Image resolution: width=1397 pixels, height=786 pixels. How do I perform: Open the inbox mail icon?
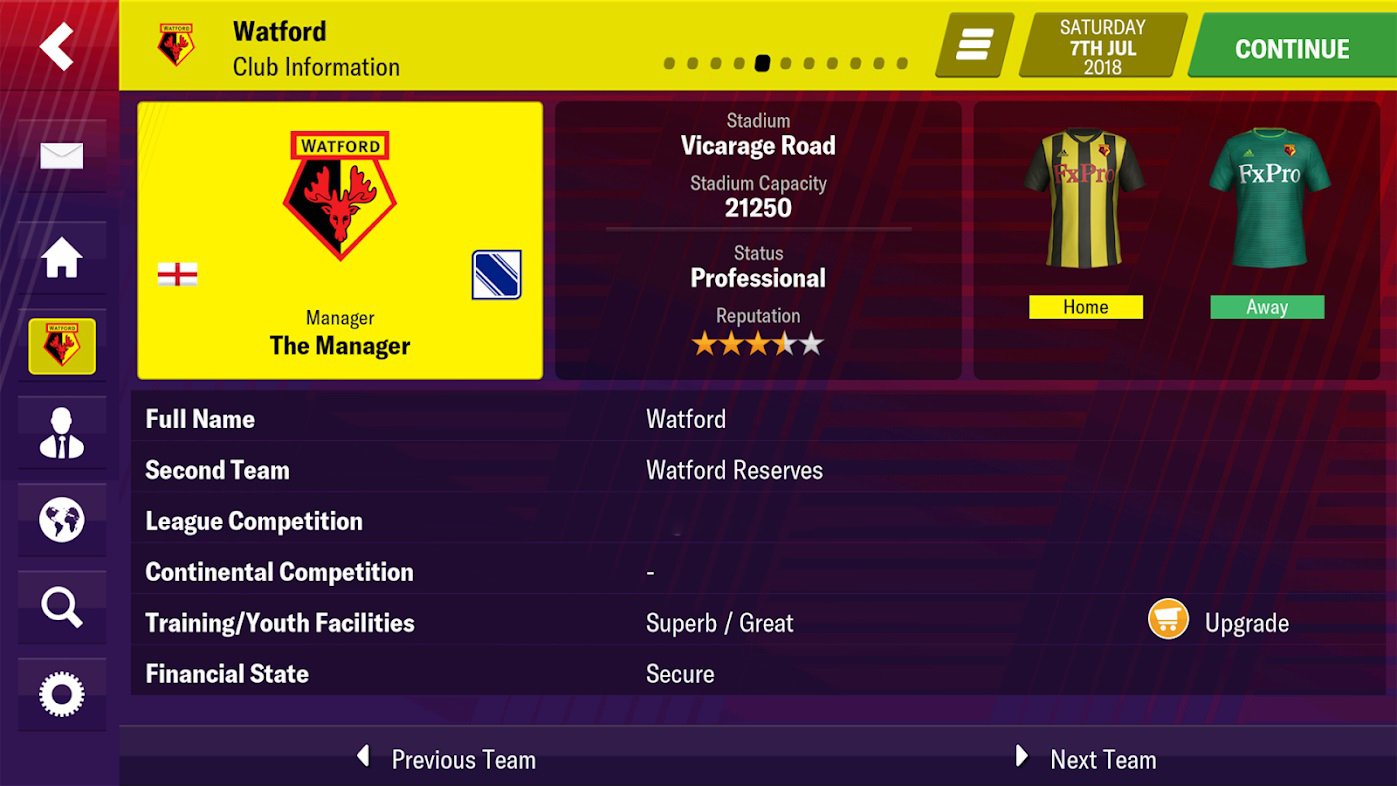pos(62,155)
